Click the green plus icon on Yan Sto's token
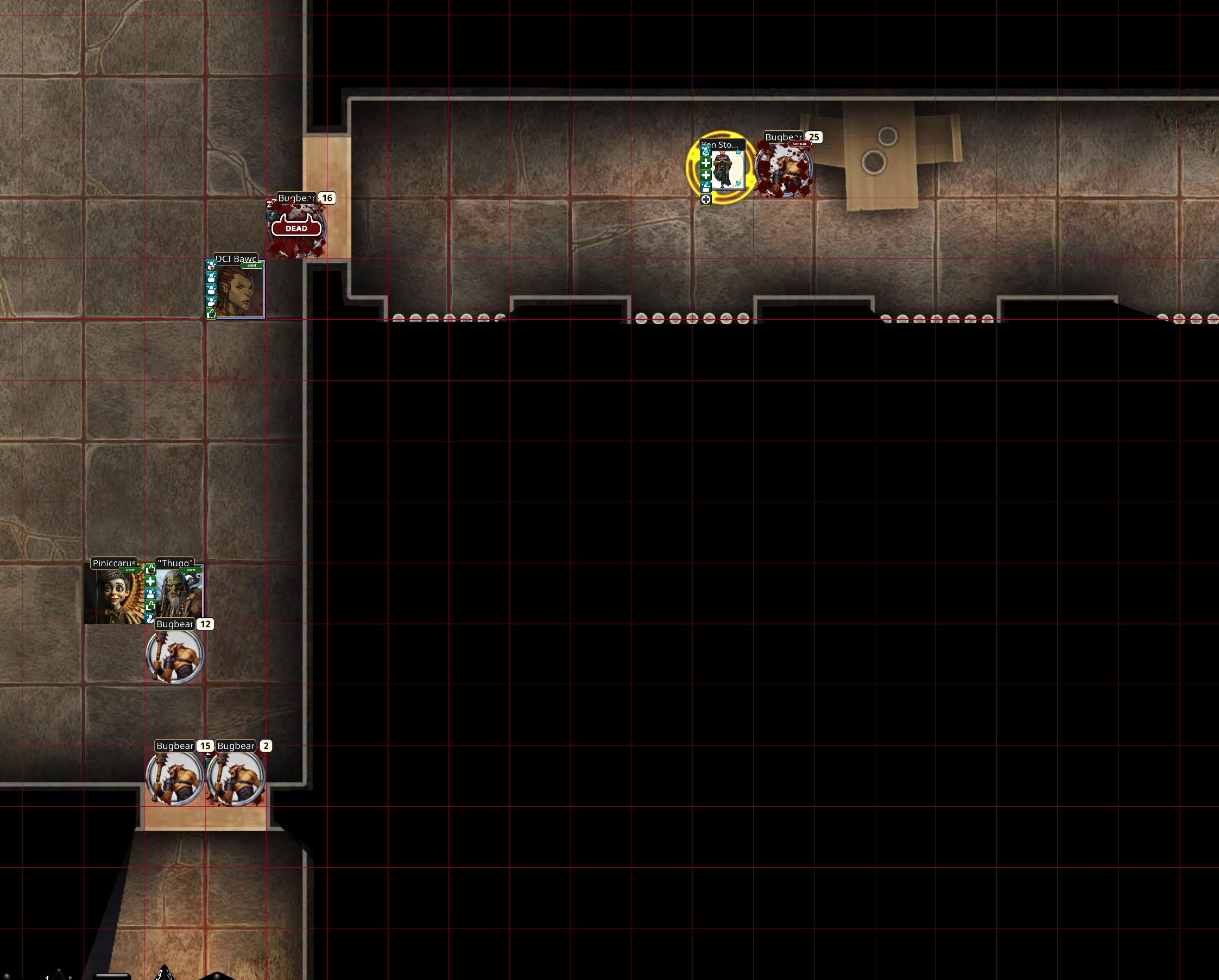 [706, 164]
